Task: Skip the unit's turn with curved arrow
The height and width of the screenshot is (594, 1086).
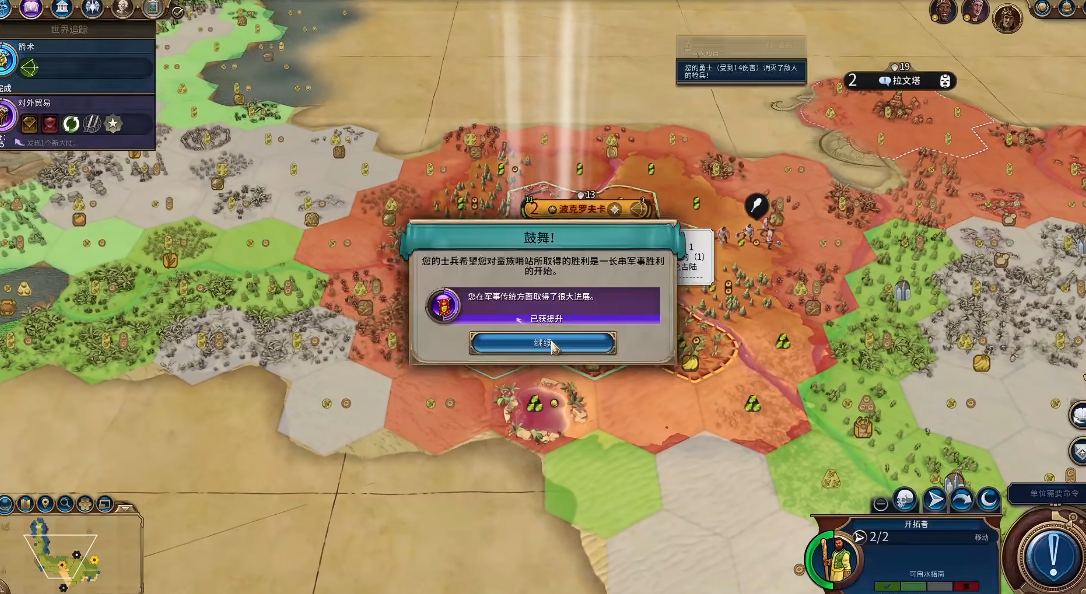Action: (961, 498)
